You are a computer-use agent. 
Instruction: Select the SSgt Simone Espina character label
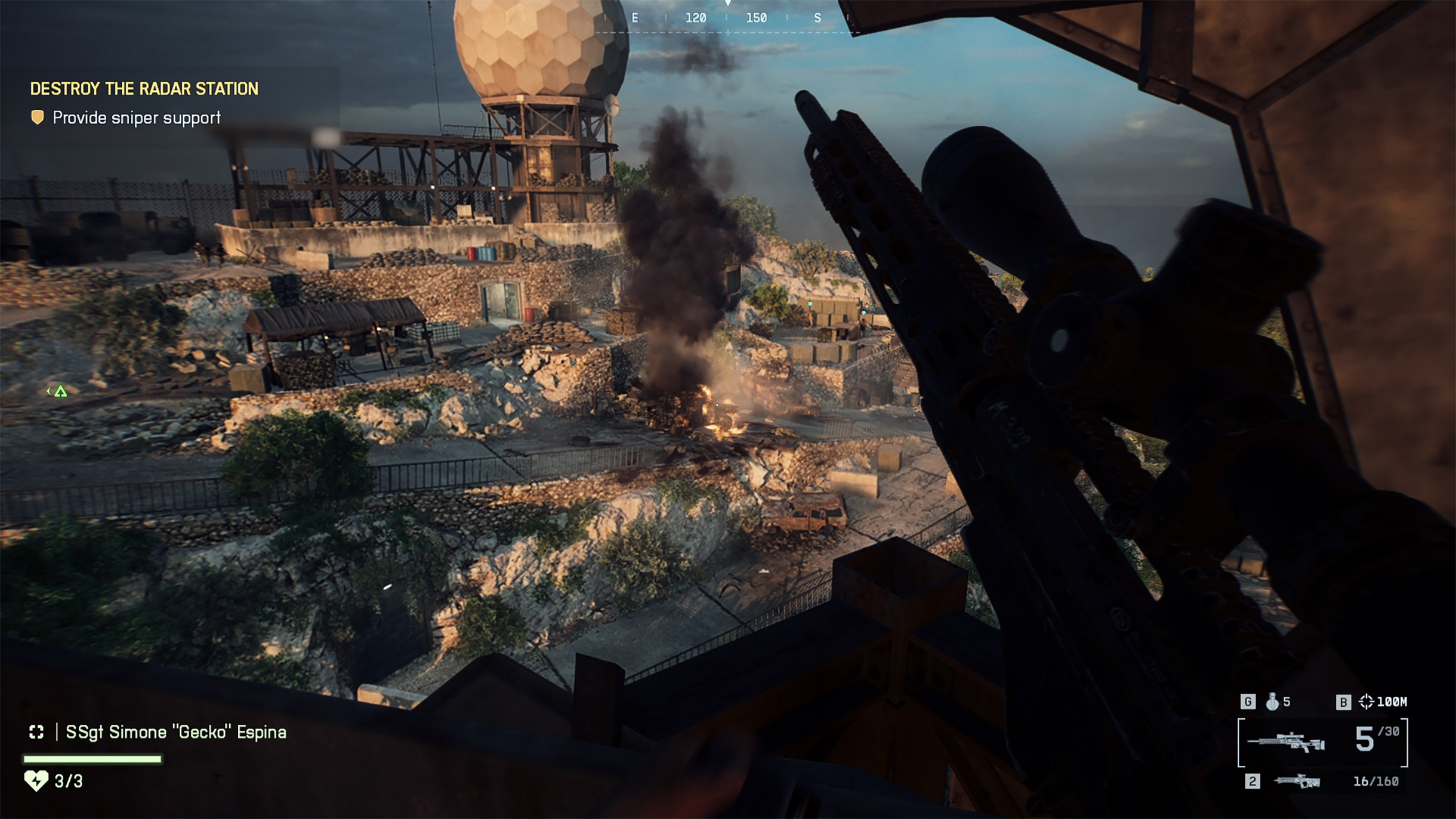[175, 732]
